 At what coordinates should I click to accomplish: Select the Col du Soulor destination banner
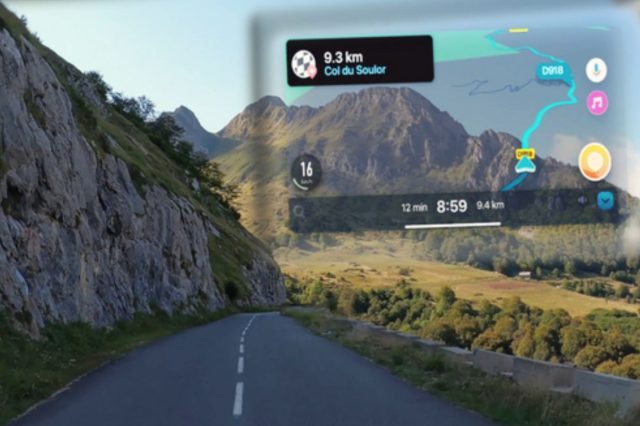(x=360, y=61)
